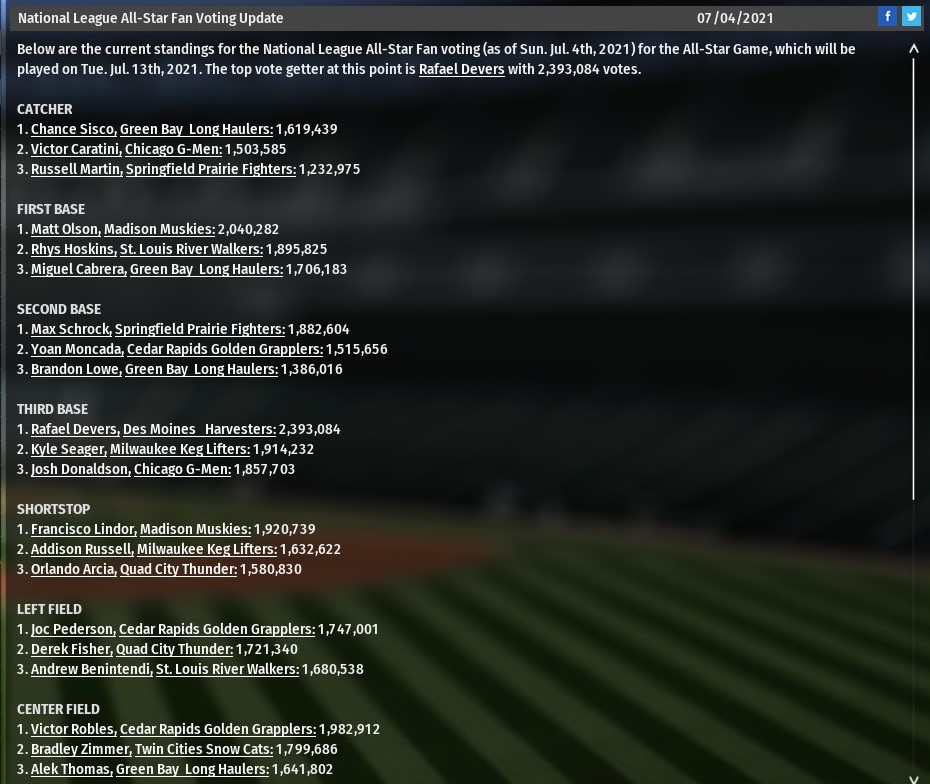Image resolution: width=930 pixels, height=784 pixels.
Task: Open Rhys Hoskins' player profile
Action: [x=72, y=249]
